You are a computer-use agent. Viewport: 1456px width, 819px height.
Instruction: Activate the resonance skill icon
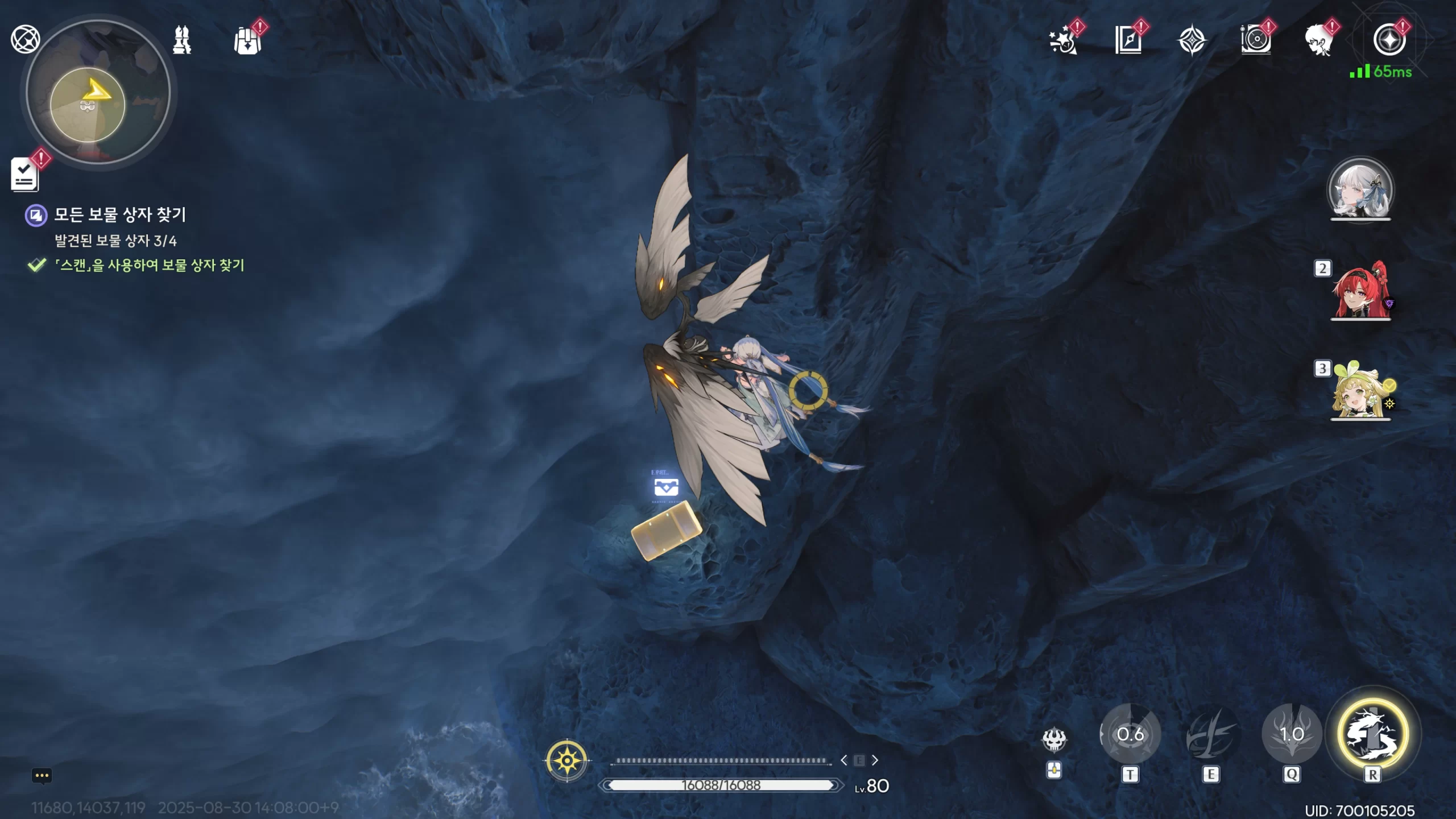tap(1211, 735)
